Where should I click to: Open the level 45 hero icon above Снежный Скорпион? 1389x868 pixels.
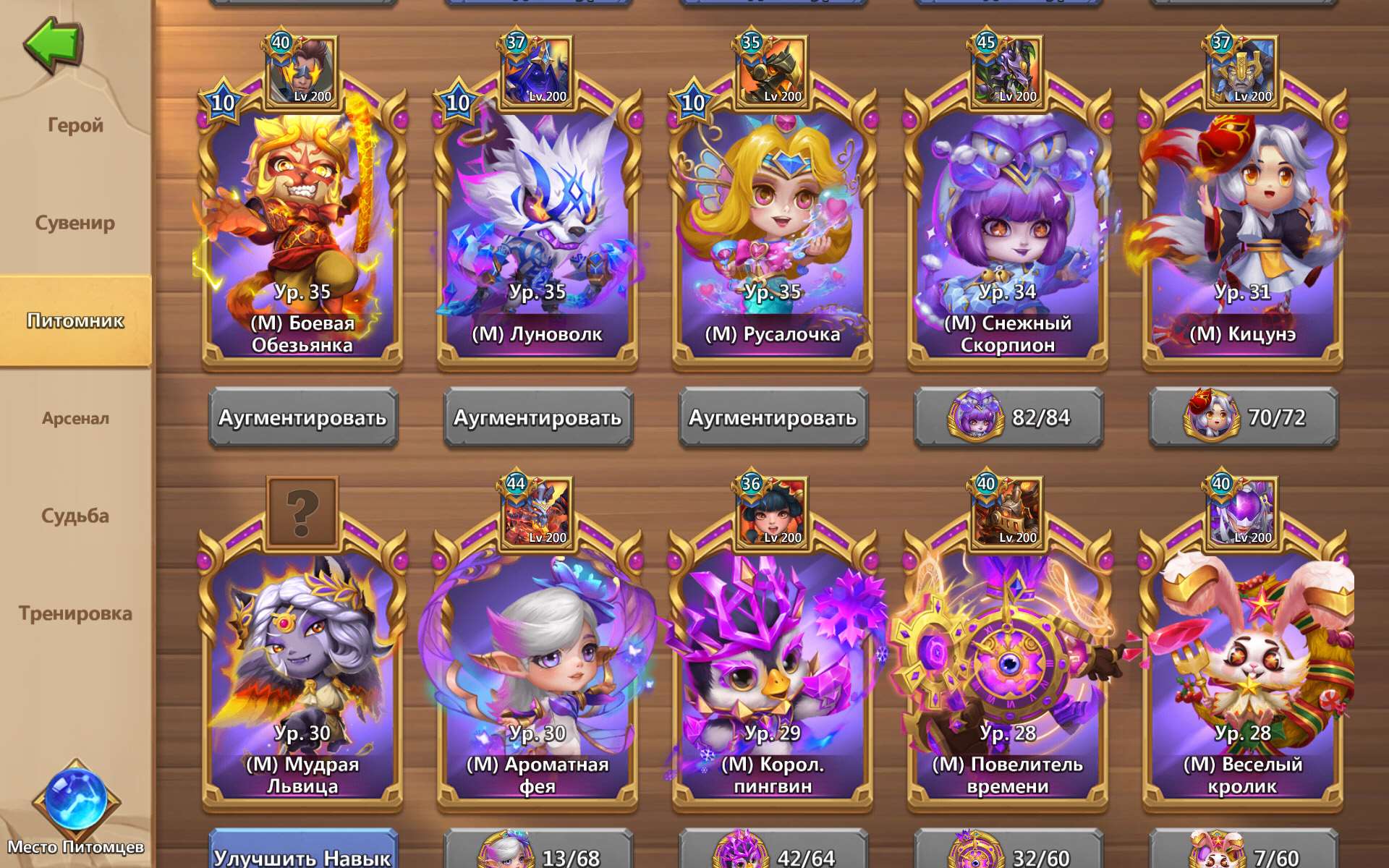point(1008,69)
